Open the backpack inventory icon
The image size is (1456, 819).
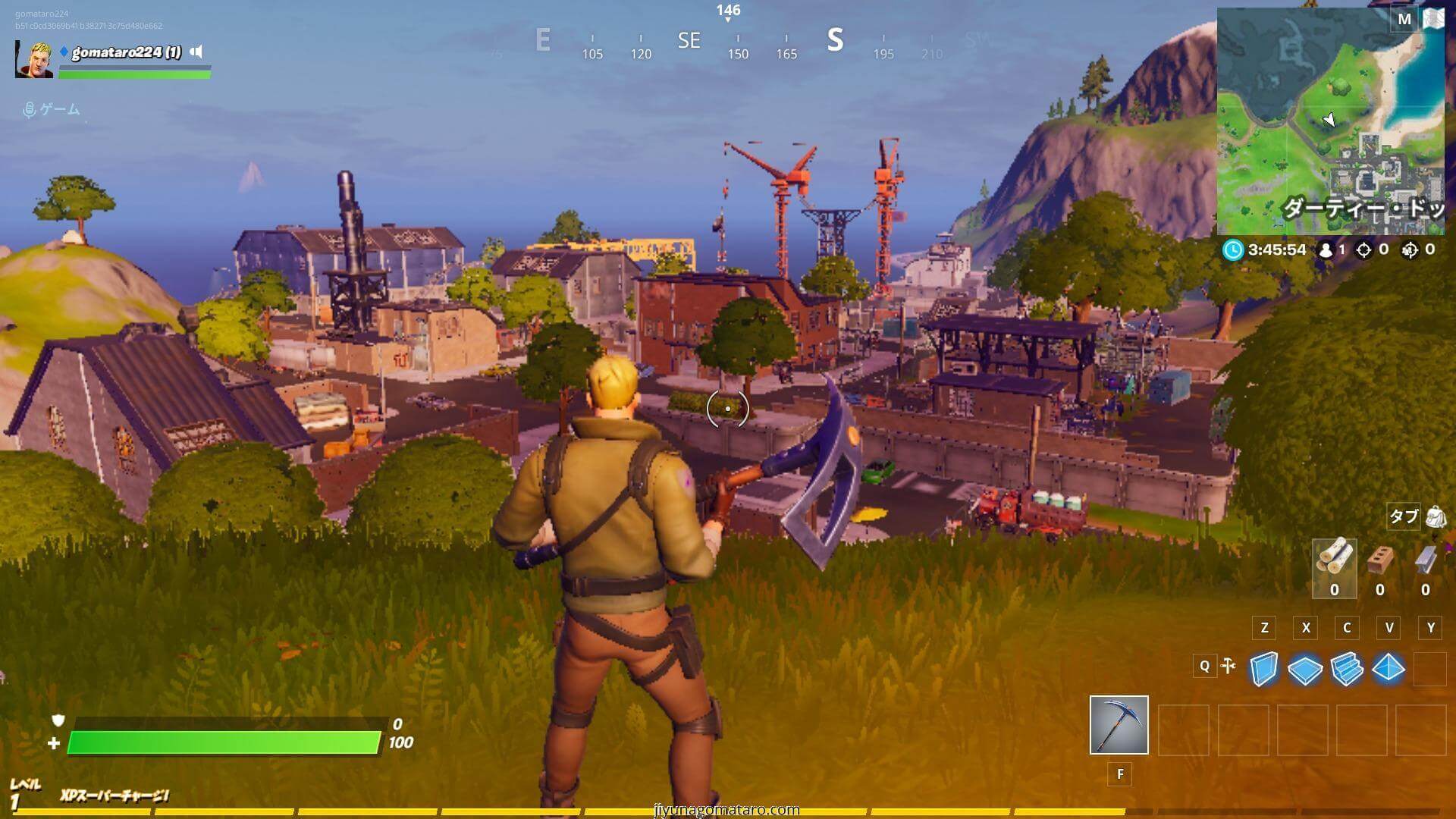click(x=1436, y=517)
